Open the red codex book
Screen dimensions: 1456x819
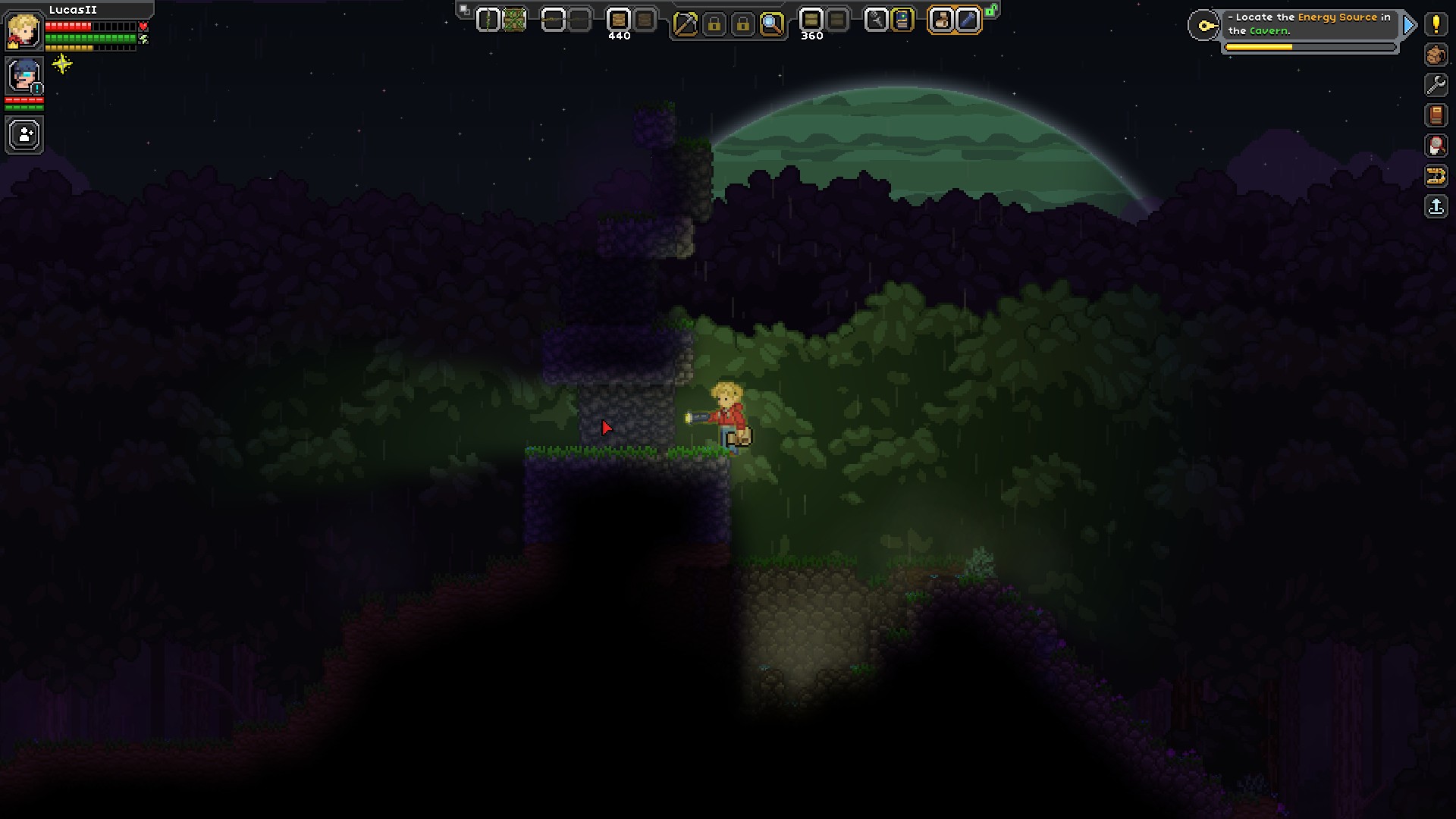point(1436,115)
